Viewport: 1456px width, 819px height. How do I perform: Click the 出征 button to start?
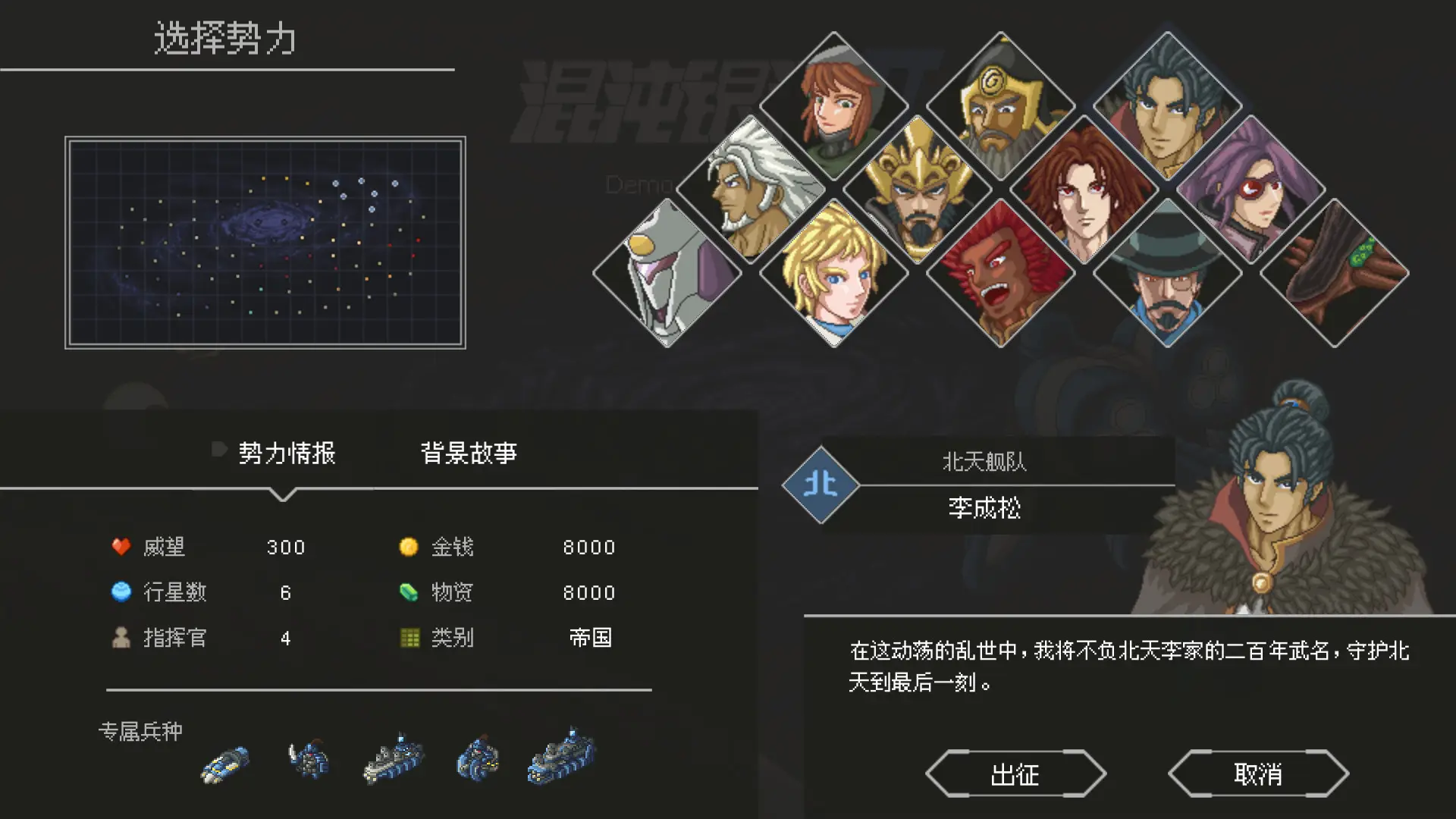point(1016,773)
